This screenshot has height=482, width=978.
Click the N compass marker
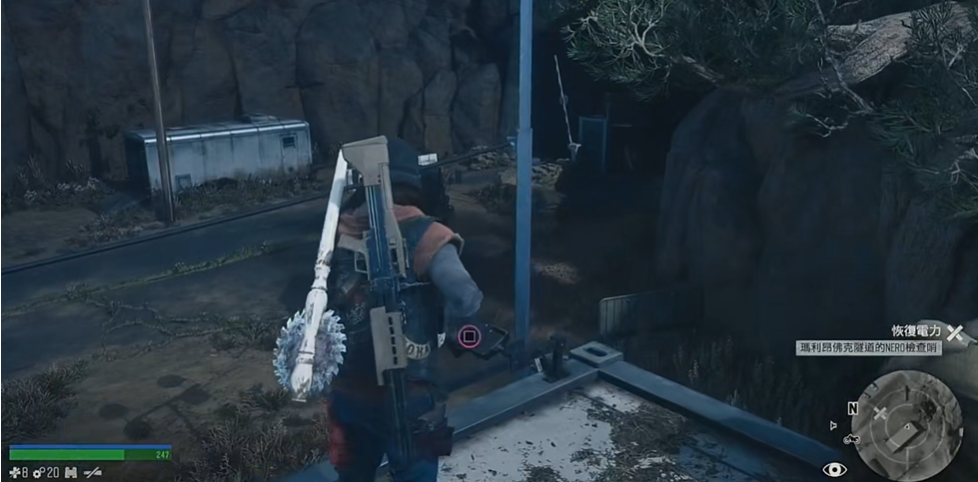[852, 408]
